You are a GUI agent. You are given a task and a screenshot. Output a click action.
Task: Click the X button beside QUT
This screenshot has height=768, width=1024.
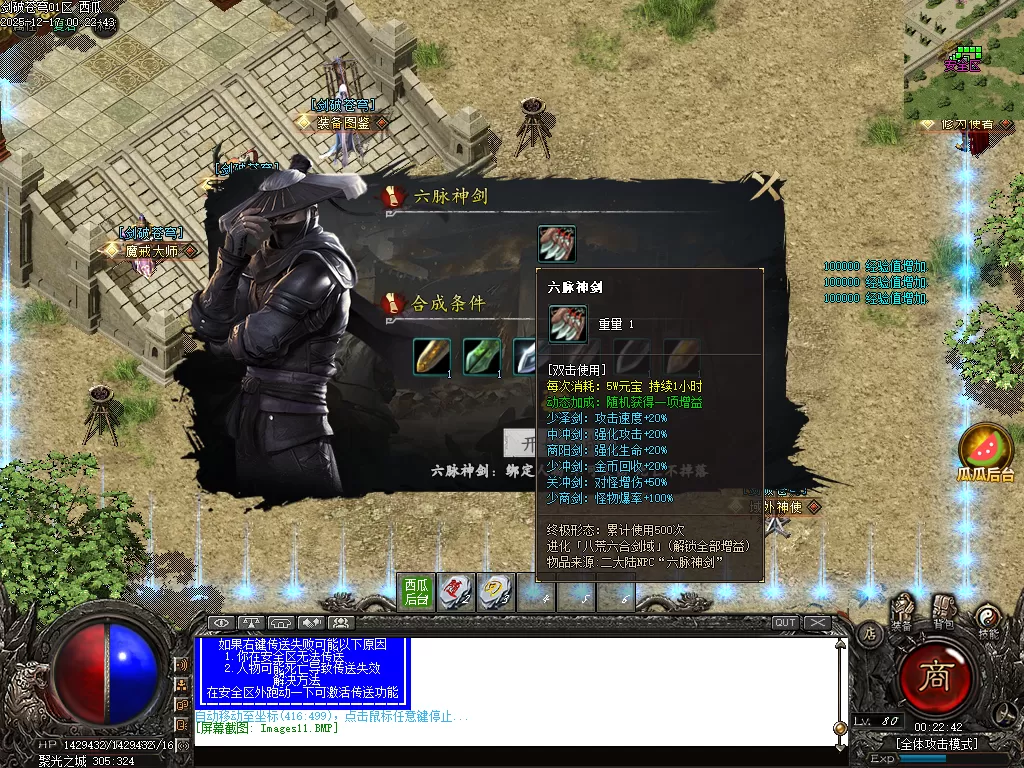818,623
